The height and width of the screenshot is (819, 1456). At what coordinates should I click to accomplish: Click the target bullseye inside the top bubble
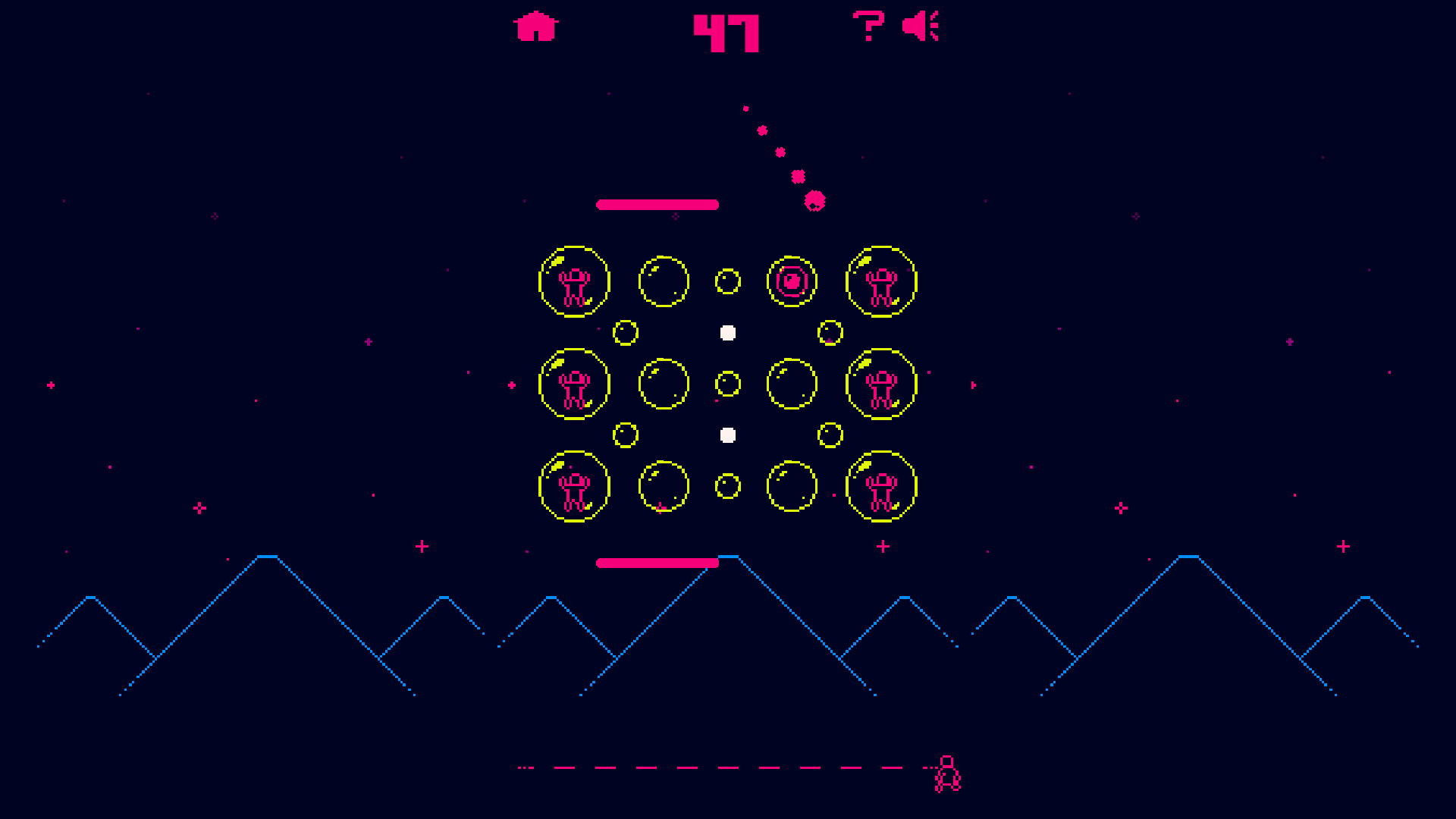coord(792,281)
